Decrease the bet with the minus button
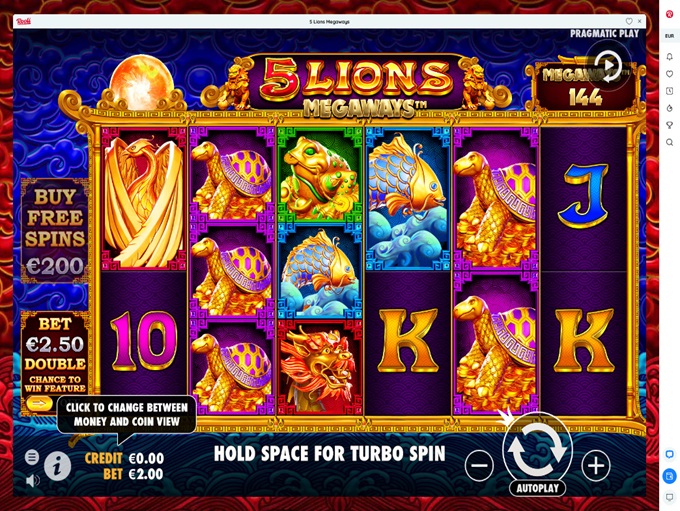 (479, 465)
